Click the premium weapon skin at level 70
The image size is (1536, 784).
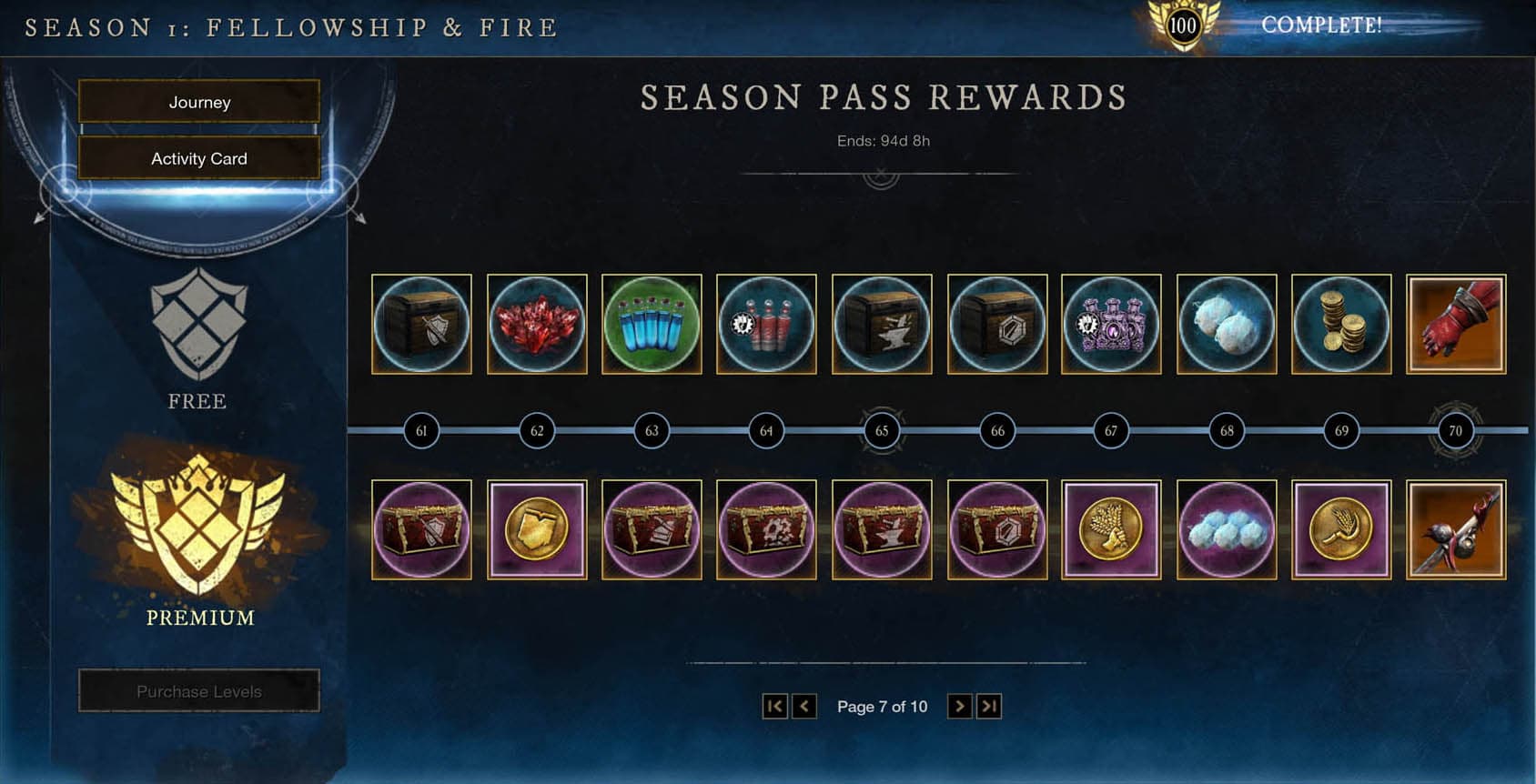1455,528
